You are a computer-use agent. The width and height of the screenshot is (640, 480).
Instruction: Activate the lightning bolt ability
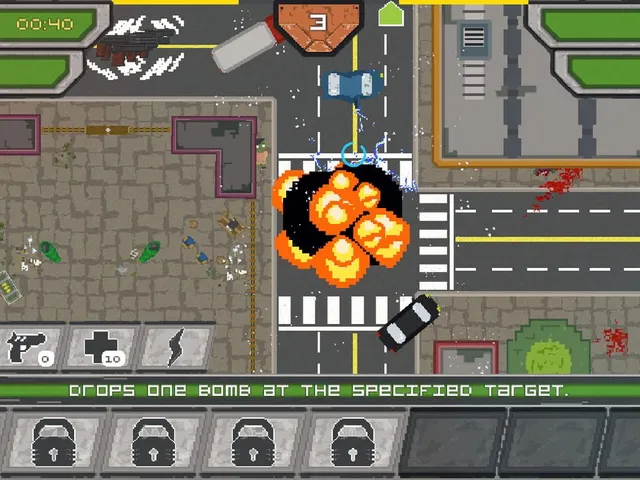[x=176, y=346]
